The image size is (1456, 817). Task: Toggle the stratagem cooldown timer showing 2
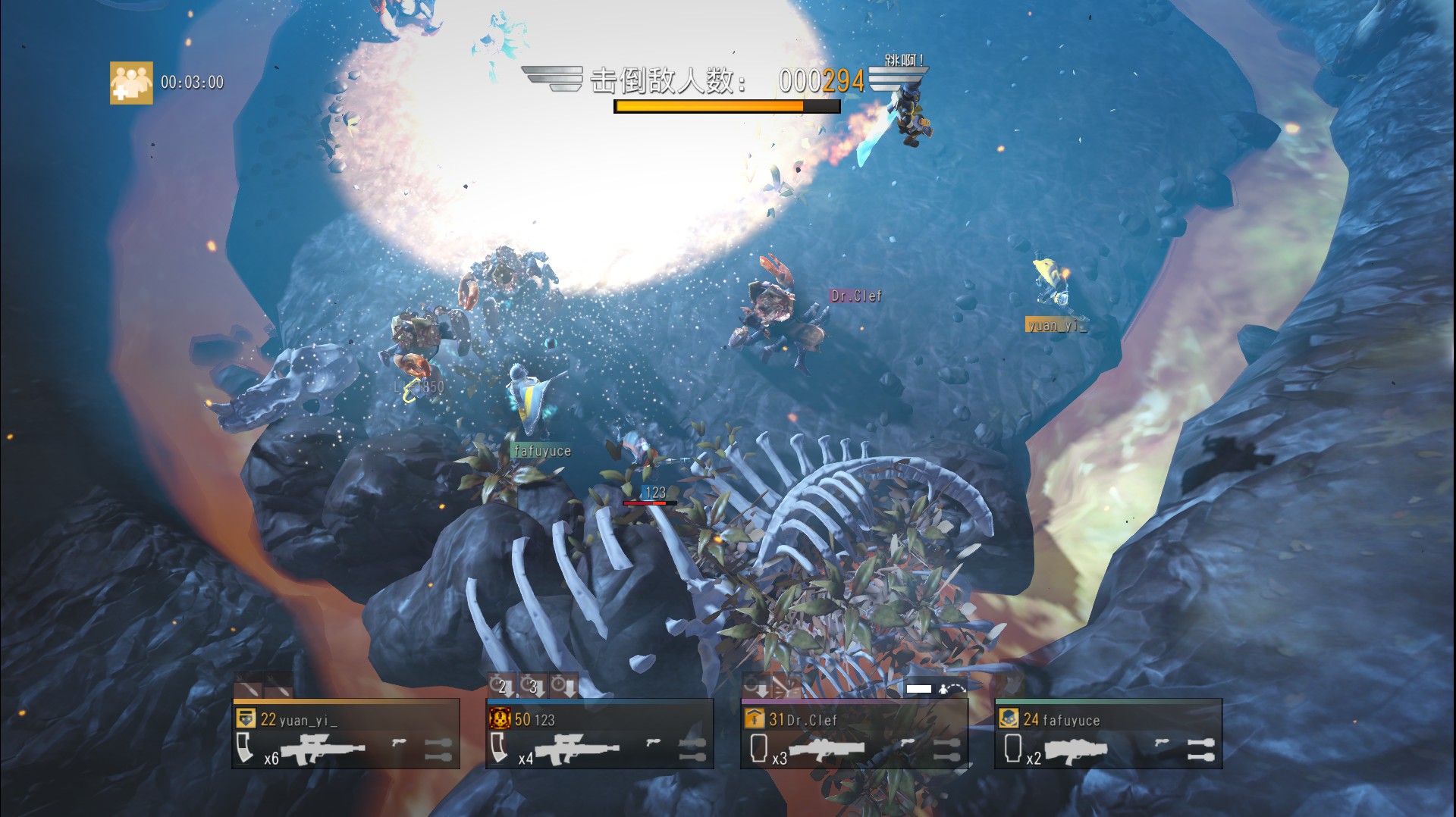click(502, 686)
